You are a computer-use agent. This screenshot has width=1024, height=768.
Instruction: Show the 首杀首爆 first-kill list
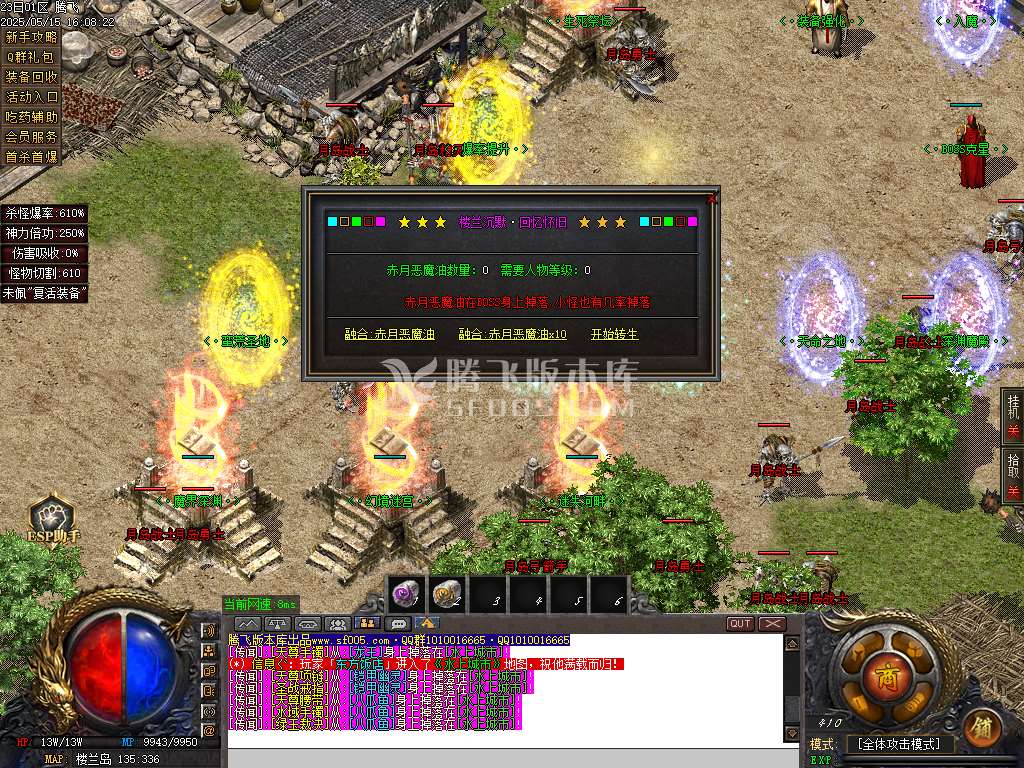(x=31, y=157)
